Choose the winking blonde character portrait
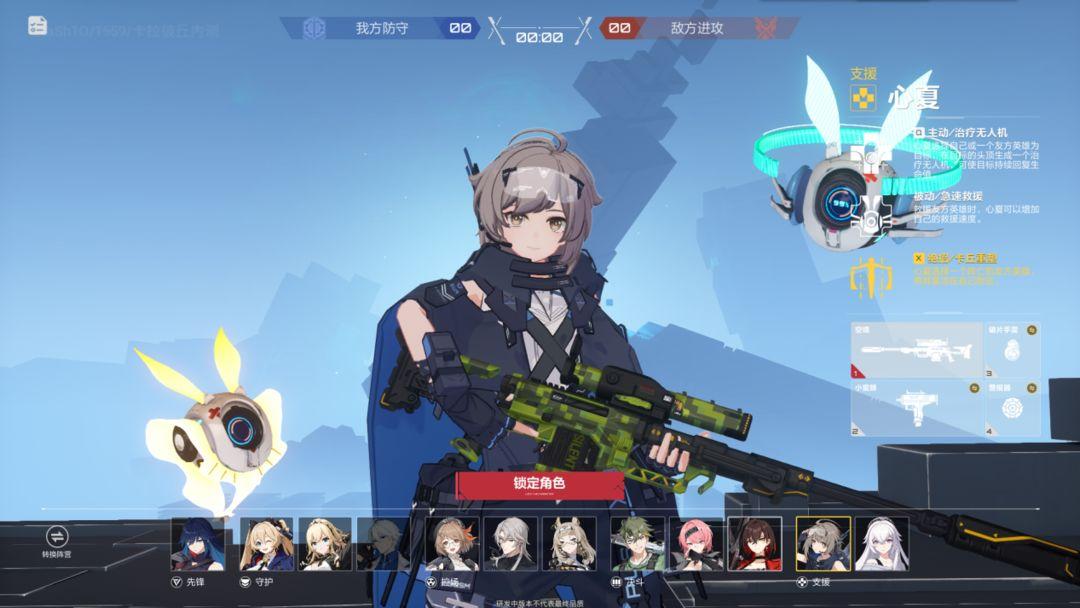1080x608 pixels. pyautogui.click(x=266, y=543)
